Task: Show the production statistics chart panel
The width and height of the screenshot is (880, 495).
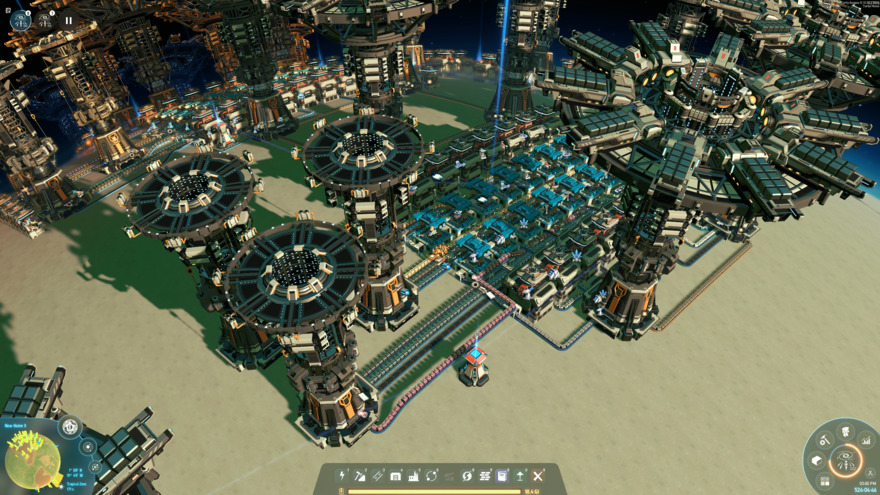Action: tap(866, 441)
